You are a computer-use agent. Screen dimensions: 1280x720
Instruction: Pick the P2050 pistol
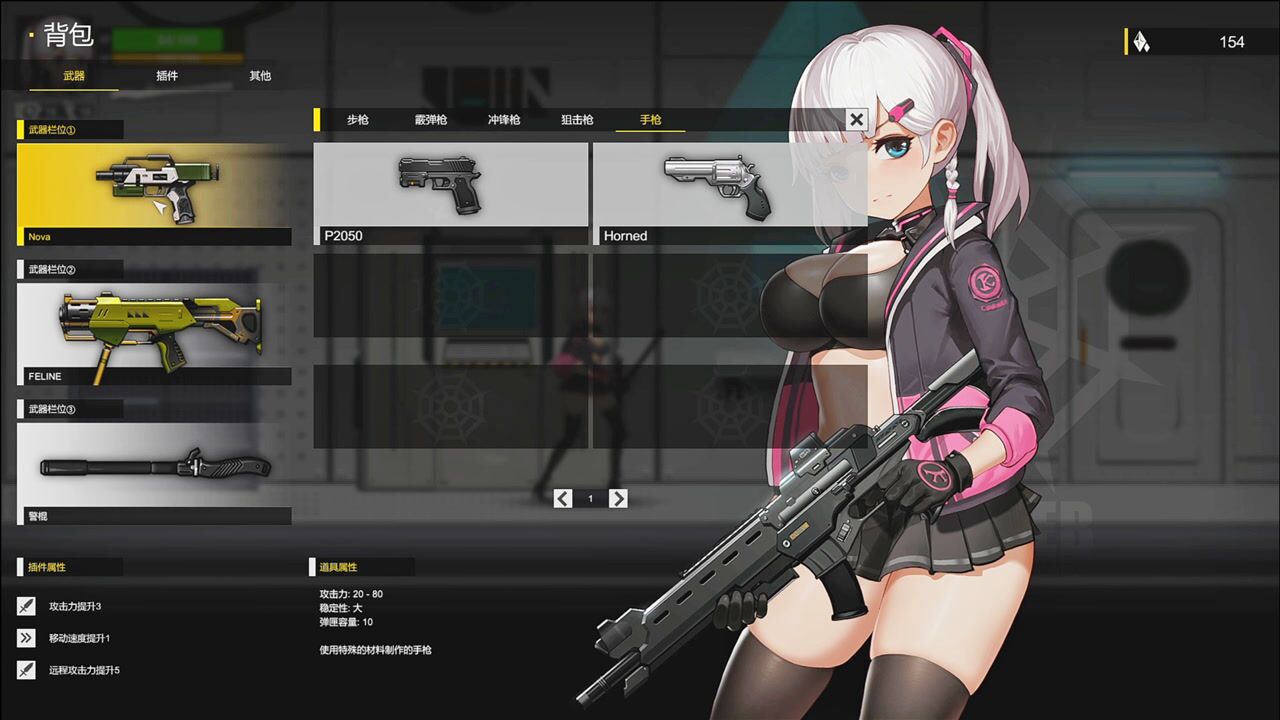(451, 193)
